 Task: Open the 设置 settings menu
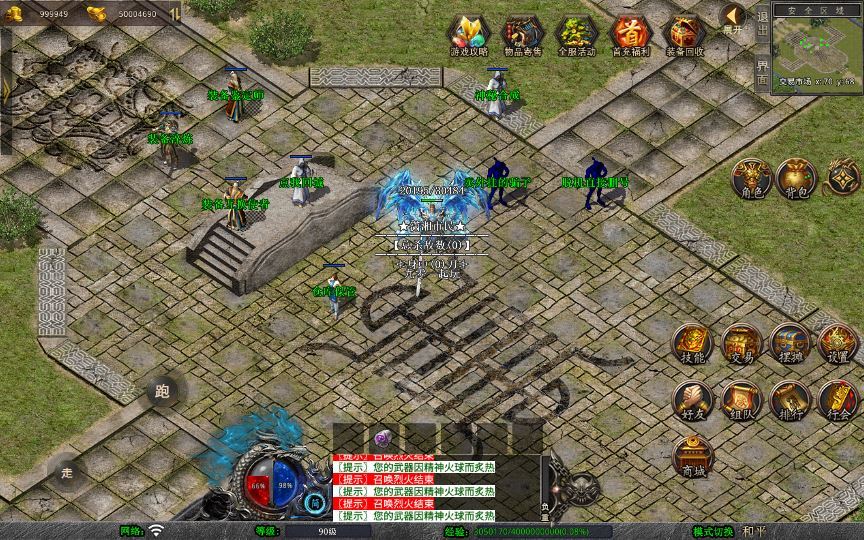[838, 343]
